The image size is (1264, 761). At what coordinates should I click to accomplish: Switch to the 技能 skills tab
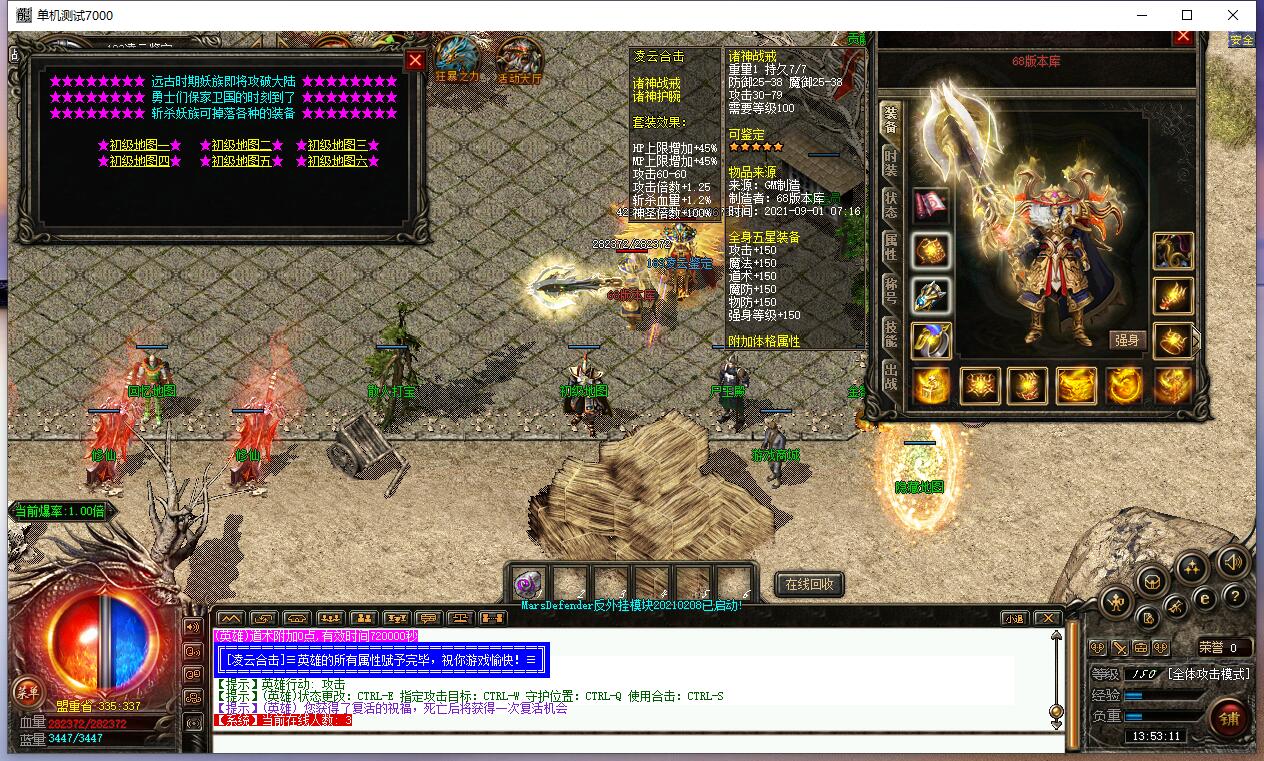890,335
